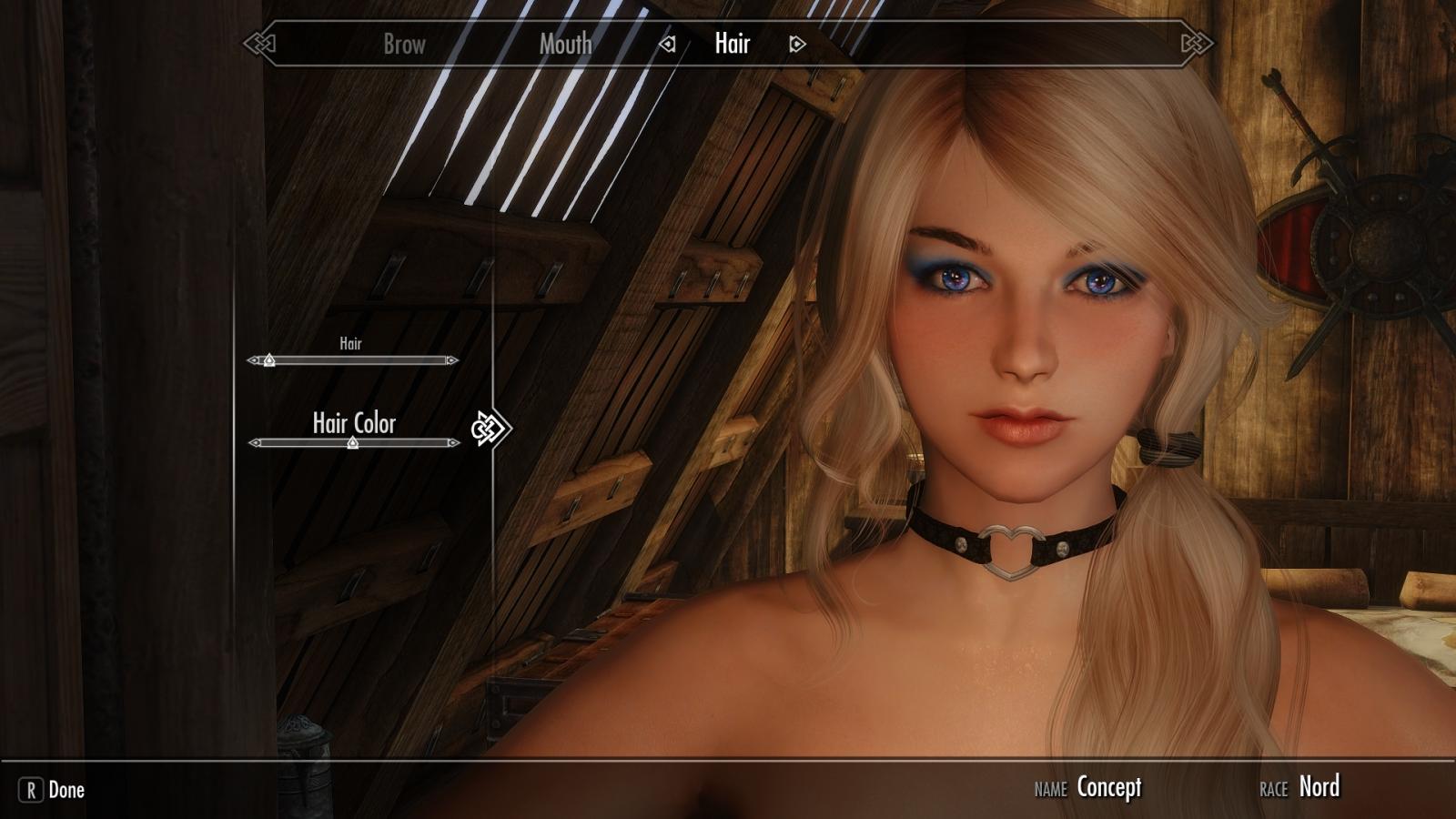The width and height of the screenshot is (1456, 819).
Task: Switch to the Mouth category tab
Action: (565, 44)
